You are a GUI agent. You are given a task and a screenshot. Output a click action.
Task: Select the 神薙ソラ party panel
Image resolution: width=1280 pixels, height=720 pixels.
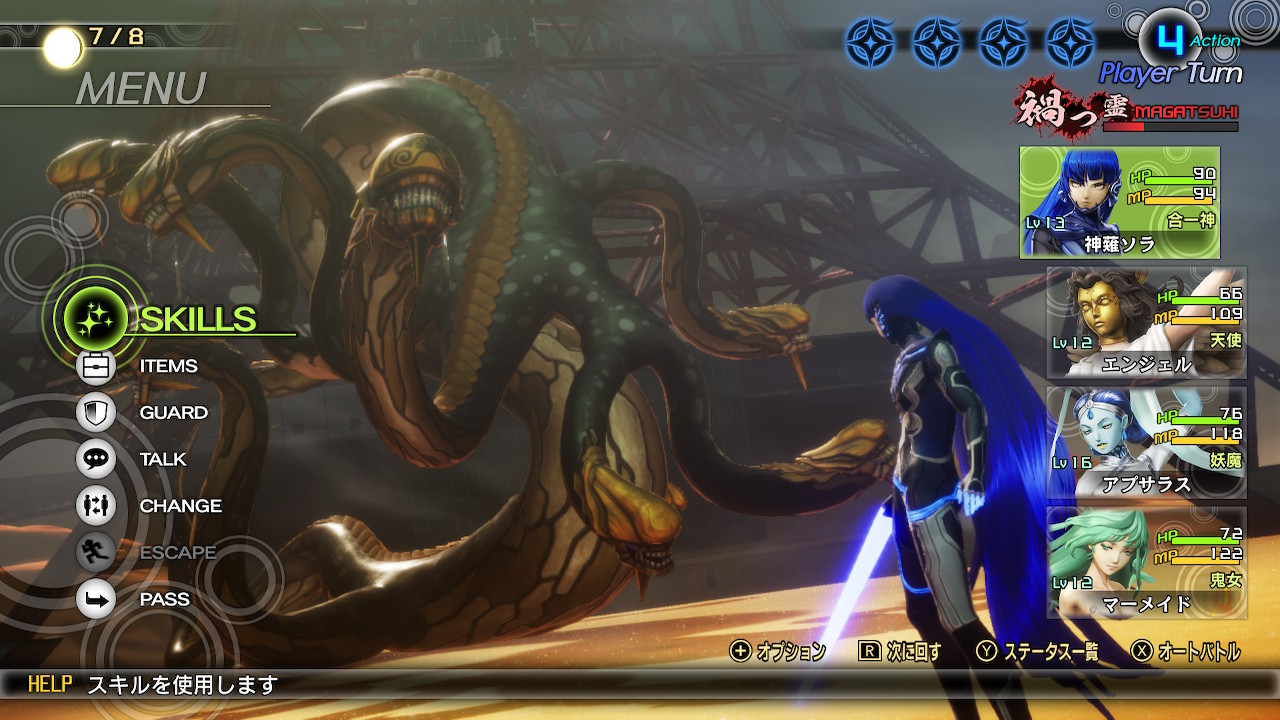click(1119, 203)
